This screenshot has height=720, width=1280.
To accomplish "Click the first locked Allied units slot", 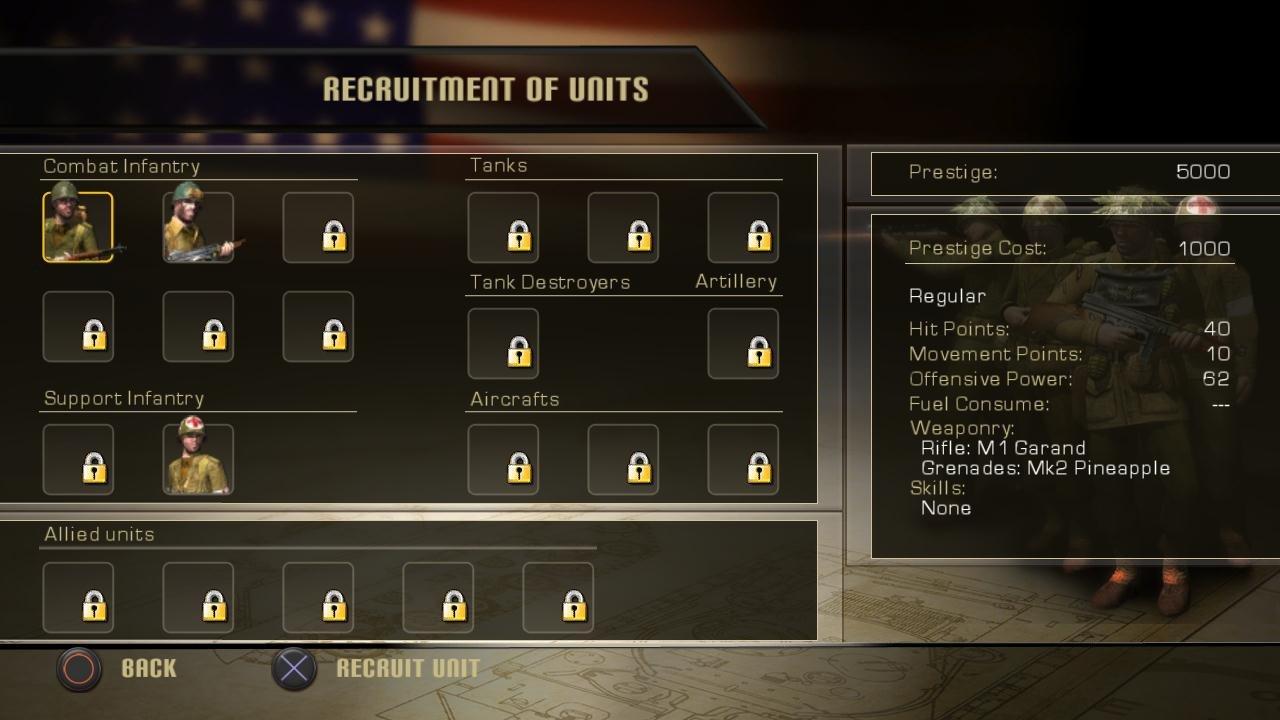I will [78, 596].
